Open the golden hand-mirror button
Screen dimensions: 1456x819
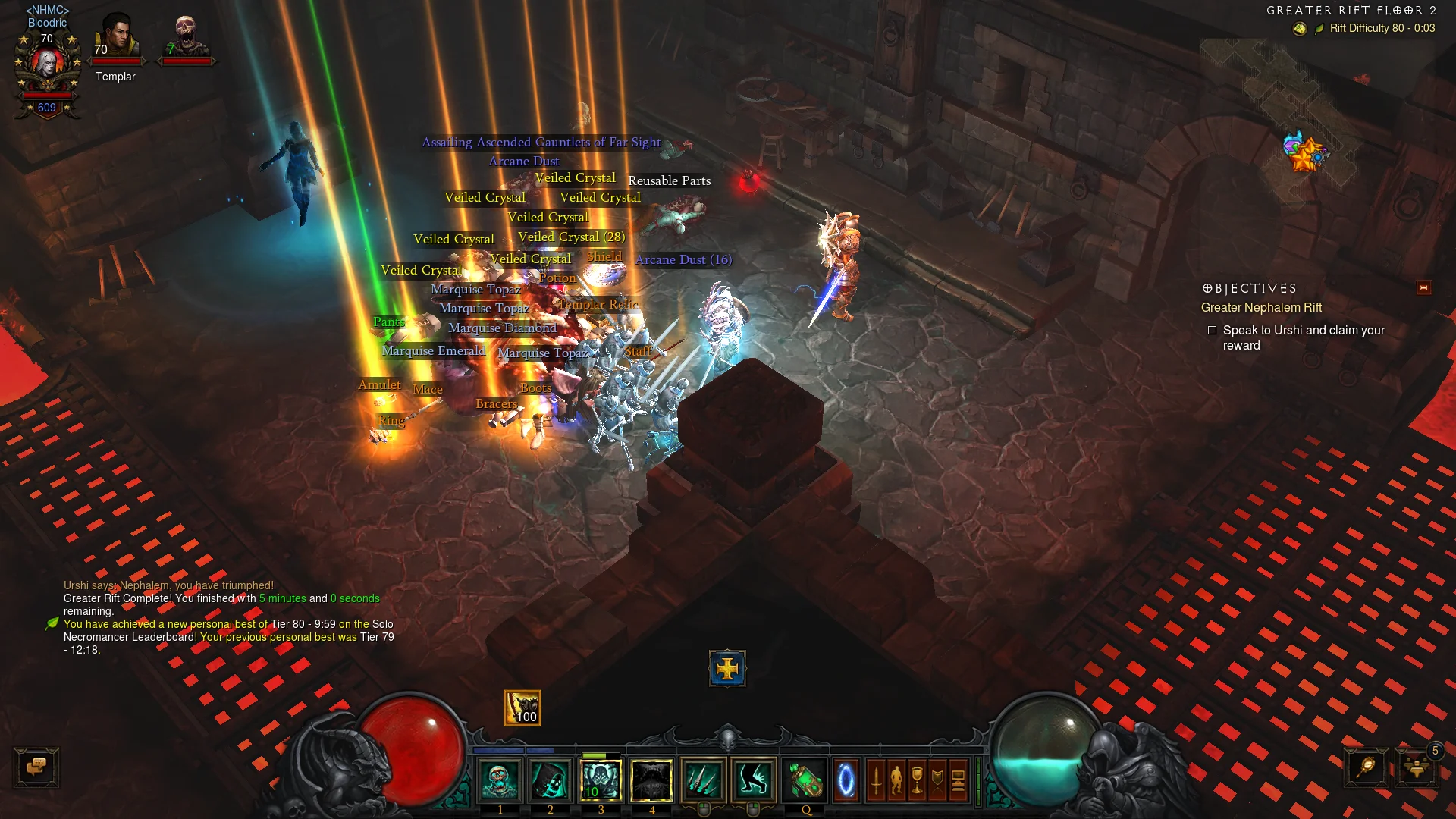(x=1366, y=767)
